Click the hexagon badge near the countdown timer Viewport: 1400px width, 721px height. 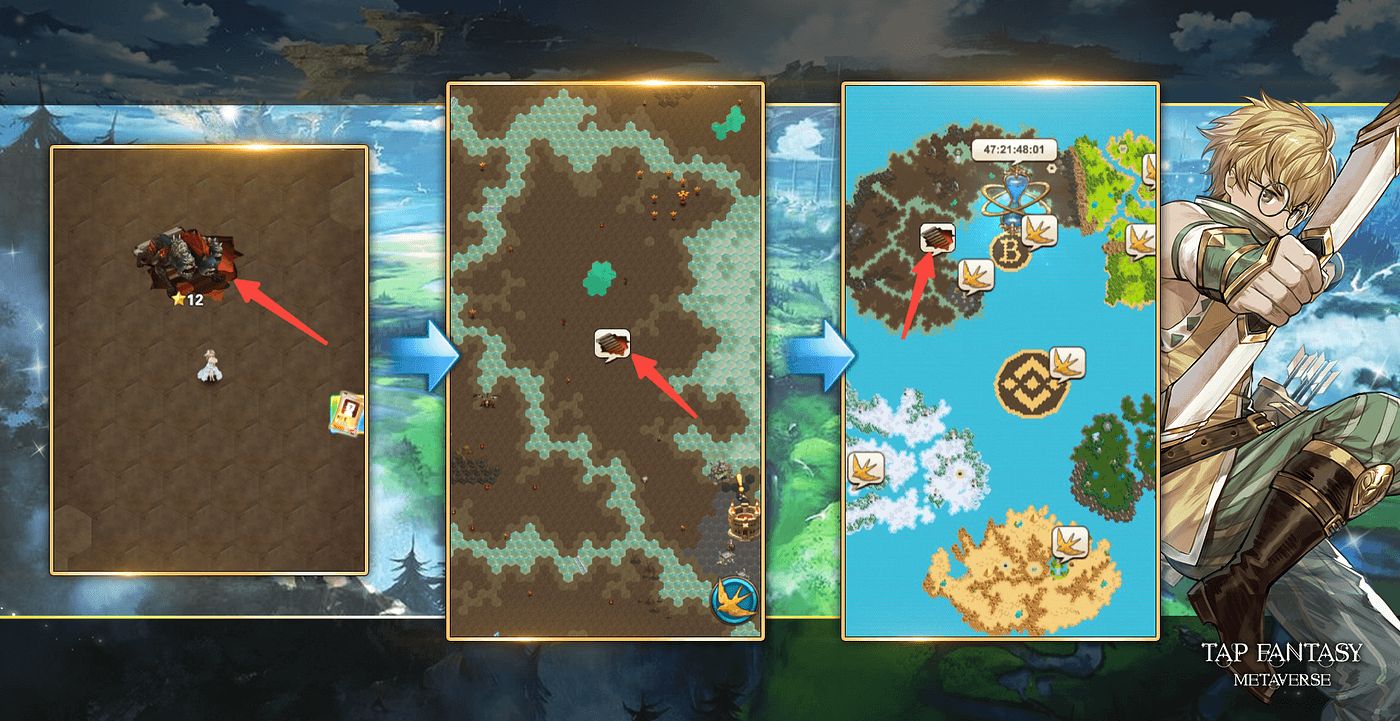[x=1051, y=168]
